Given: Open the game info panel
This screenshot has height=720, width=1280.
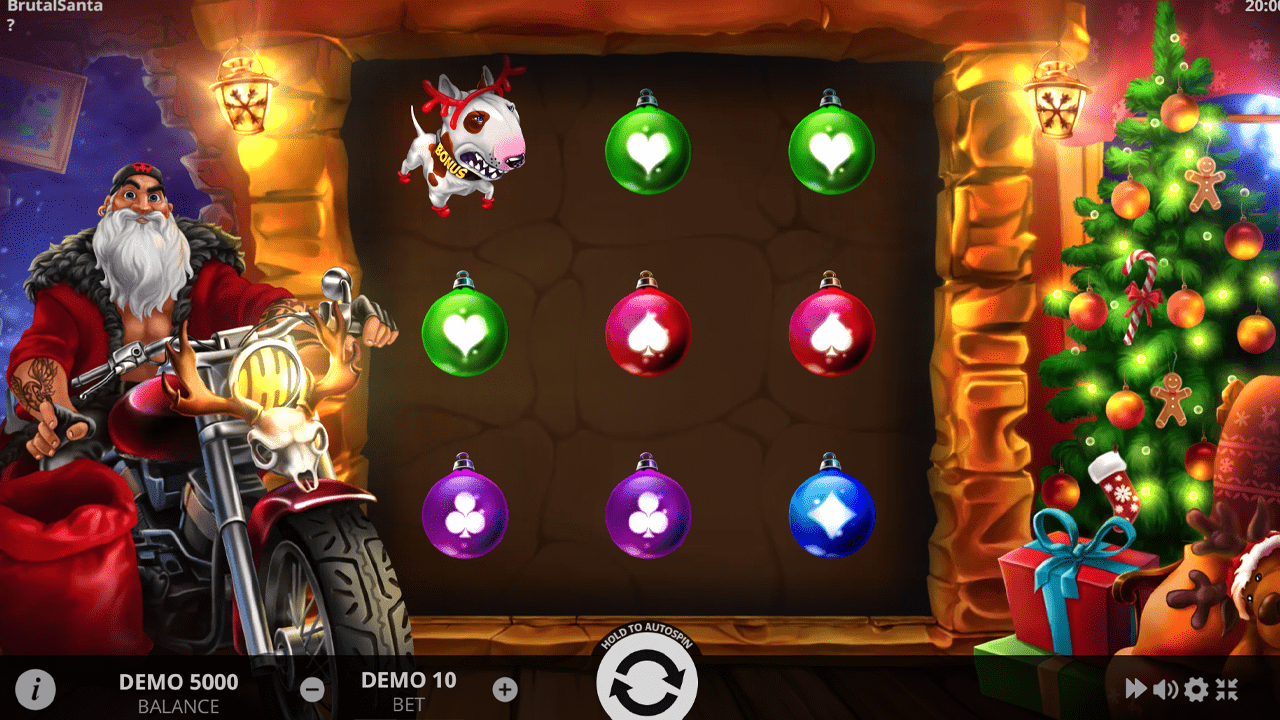Looking at the screenshot, I should point(35,689).
